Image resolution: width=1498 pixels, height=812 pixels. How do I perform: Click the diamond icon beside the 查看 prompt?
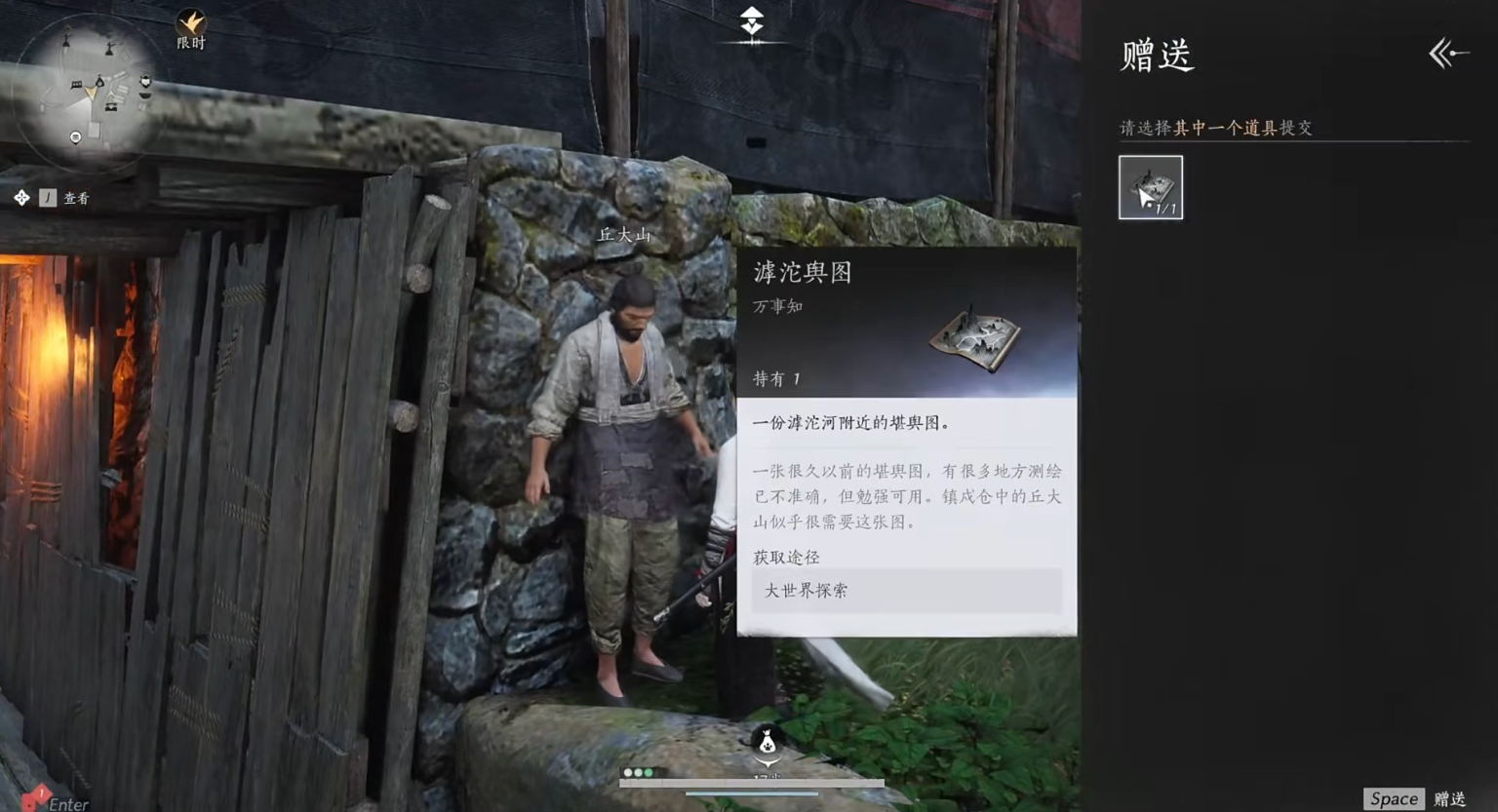click(x=21, y=197)
